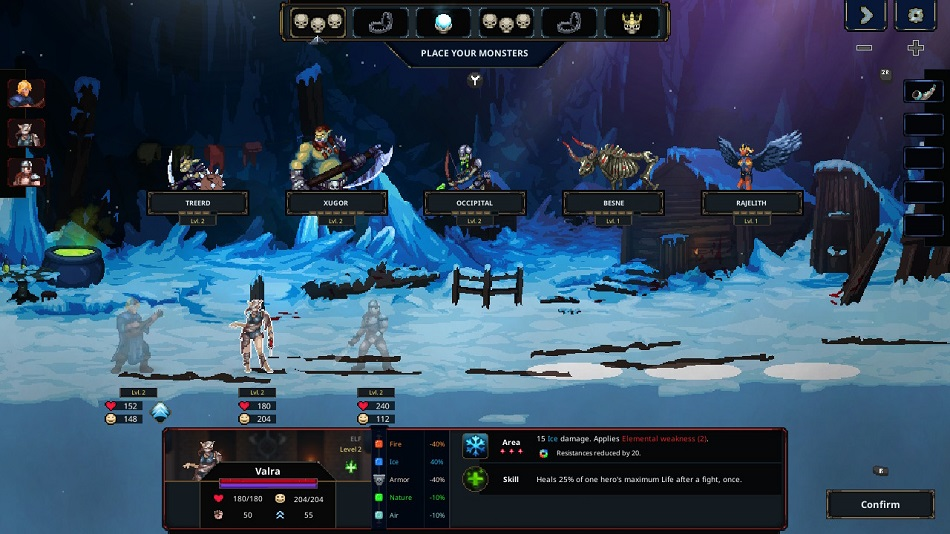
Task: Select the golden crowned skull boss stage
Action: (x=631, y=22)
